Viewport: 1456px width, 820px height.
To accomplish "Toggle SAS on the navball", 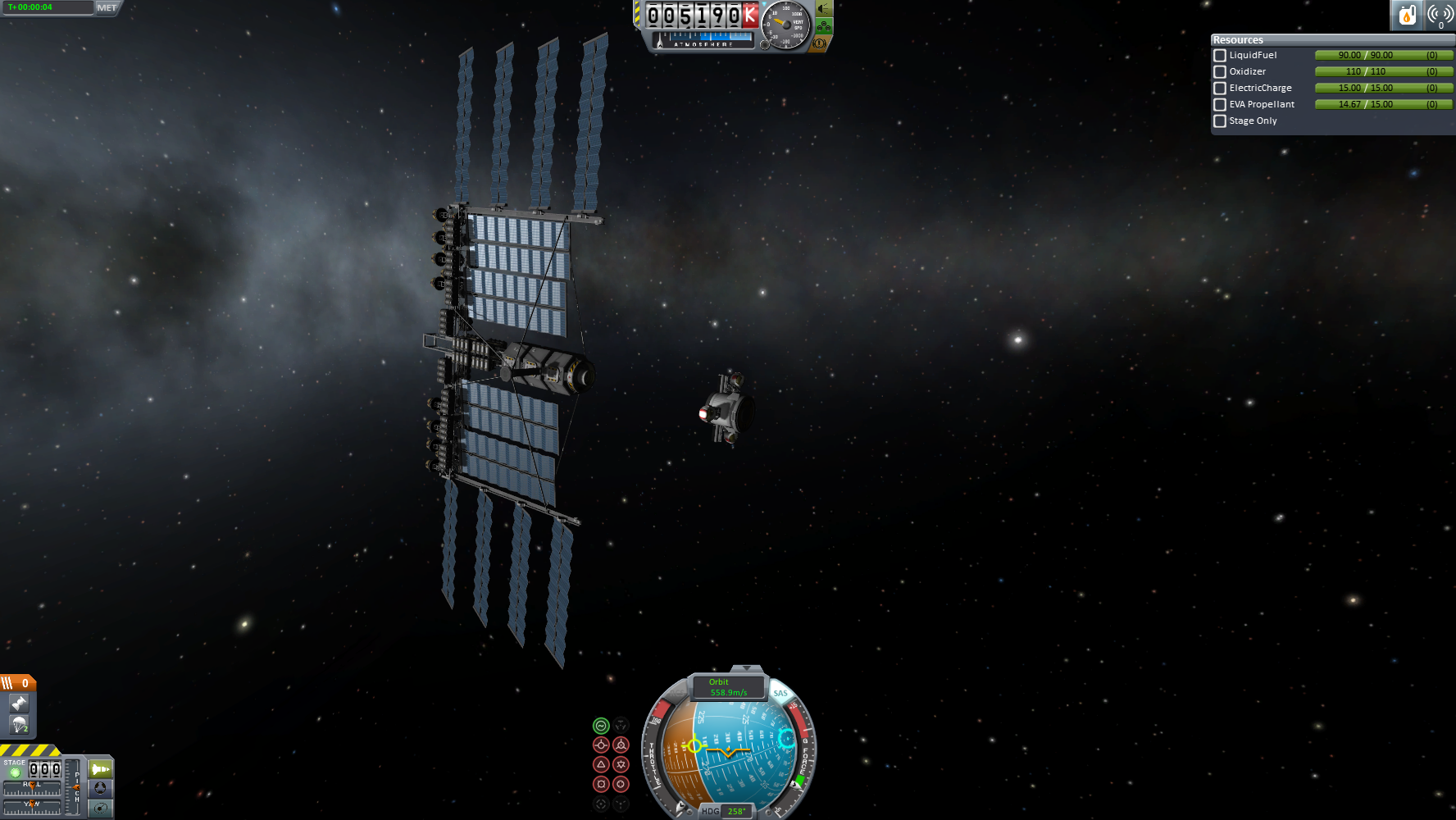I will pos(780,693).
